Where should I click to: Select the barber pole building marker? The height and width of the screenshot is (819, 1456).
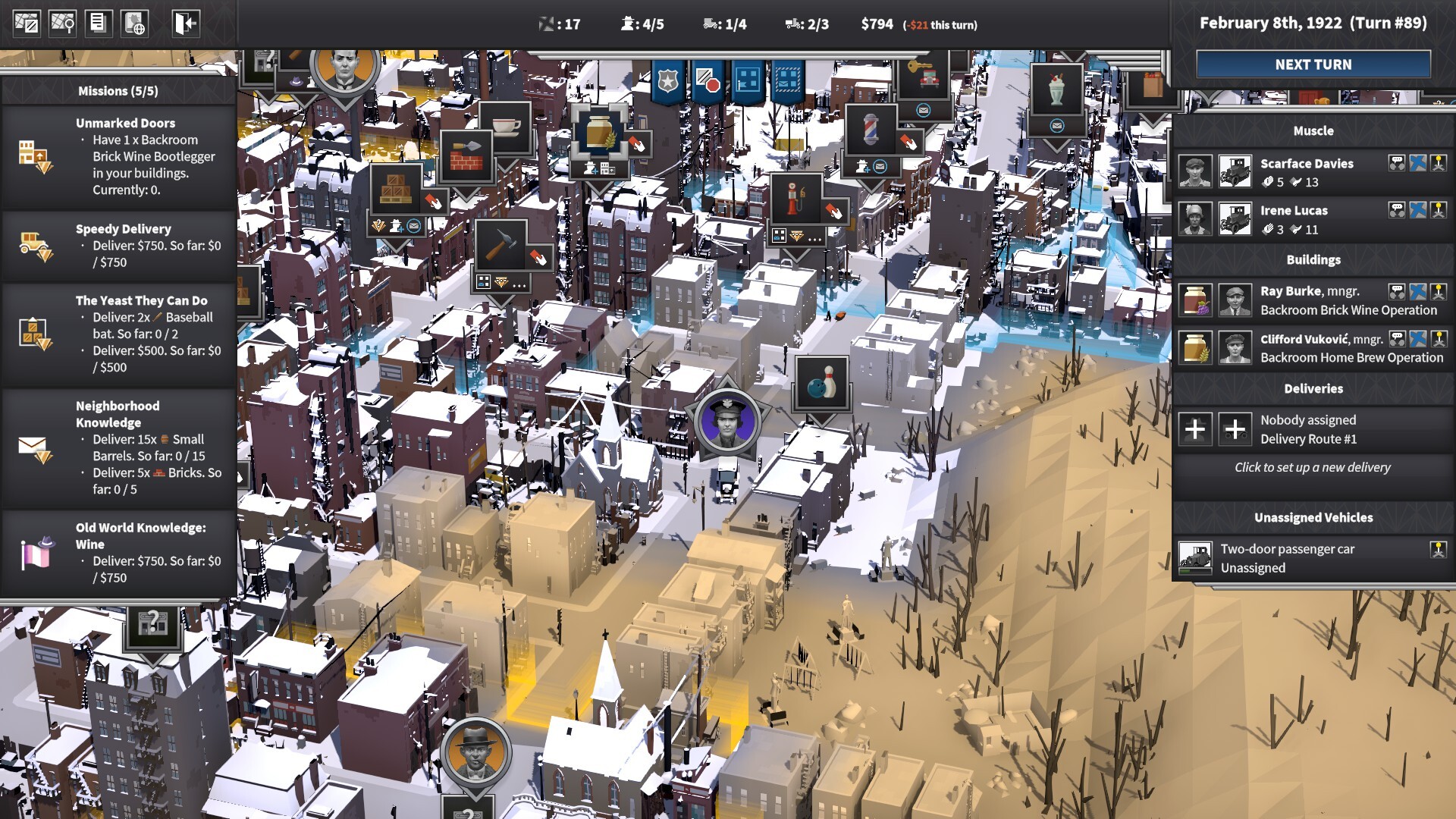[x=871, y=129]
